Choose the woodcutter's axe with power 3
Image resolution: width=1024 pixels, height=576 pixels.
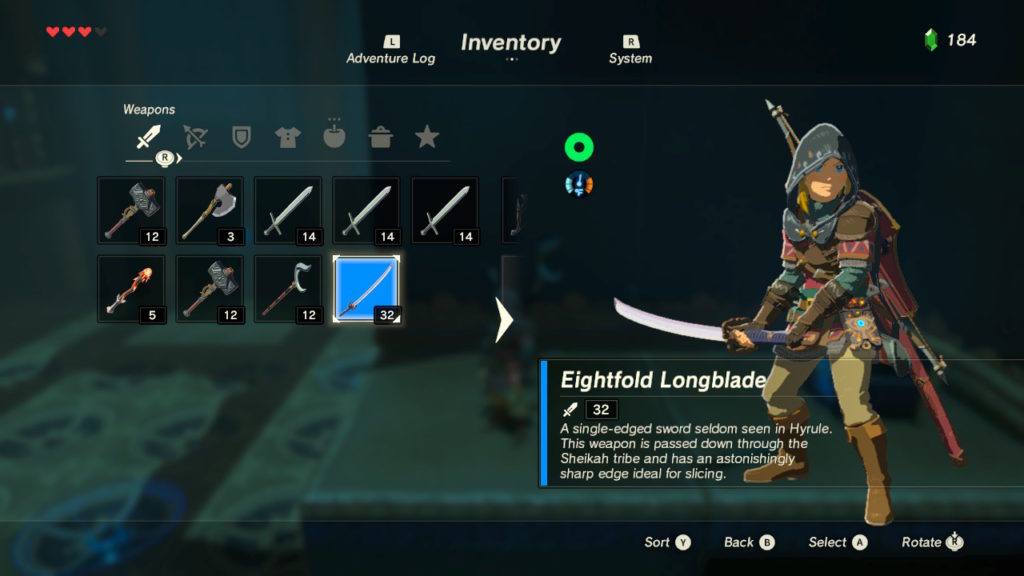[x=209, y=210]
